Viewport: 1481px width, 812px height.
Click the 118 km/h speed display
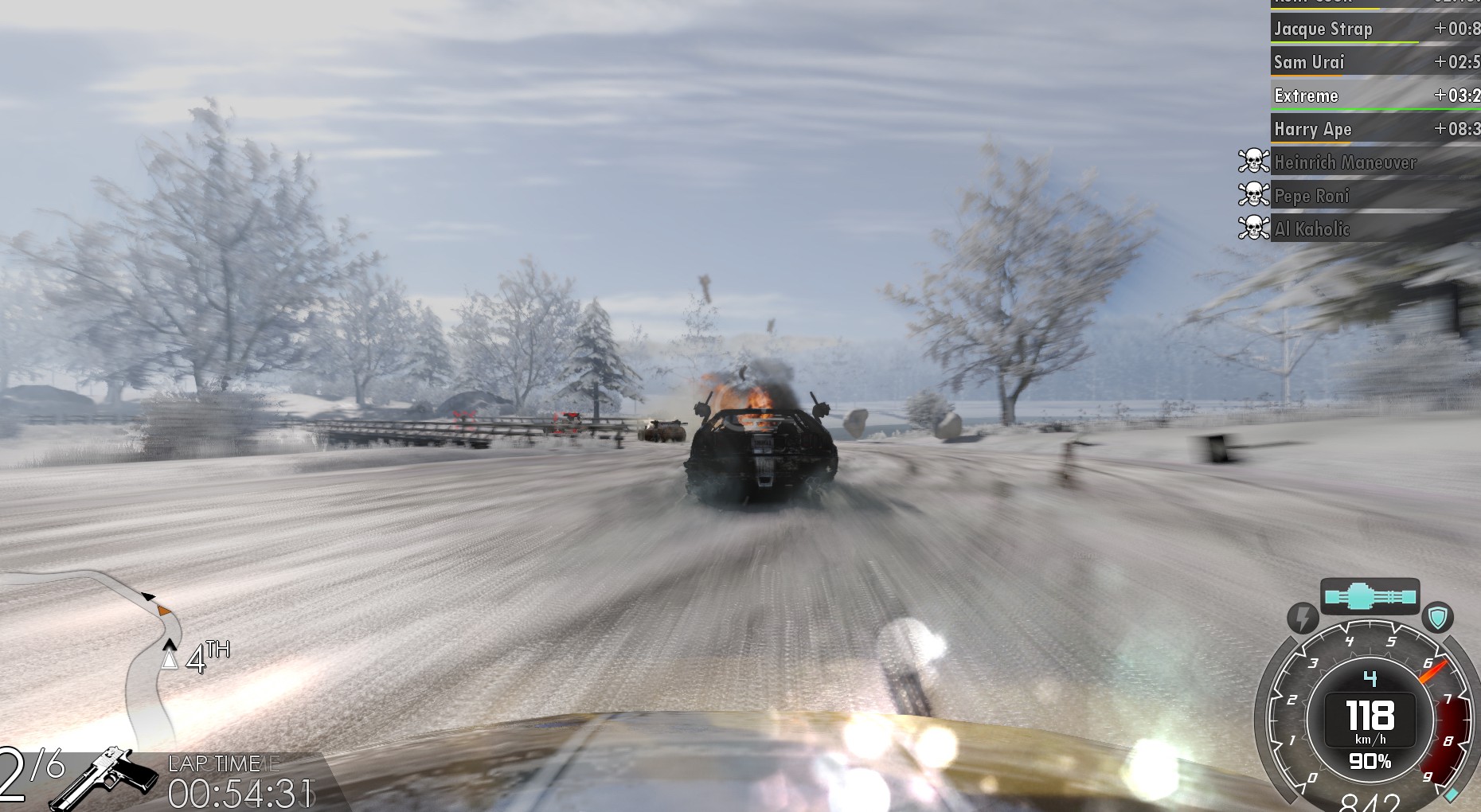(x=1372, y=716)
